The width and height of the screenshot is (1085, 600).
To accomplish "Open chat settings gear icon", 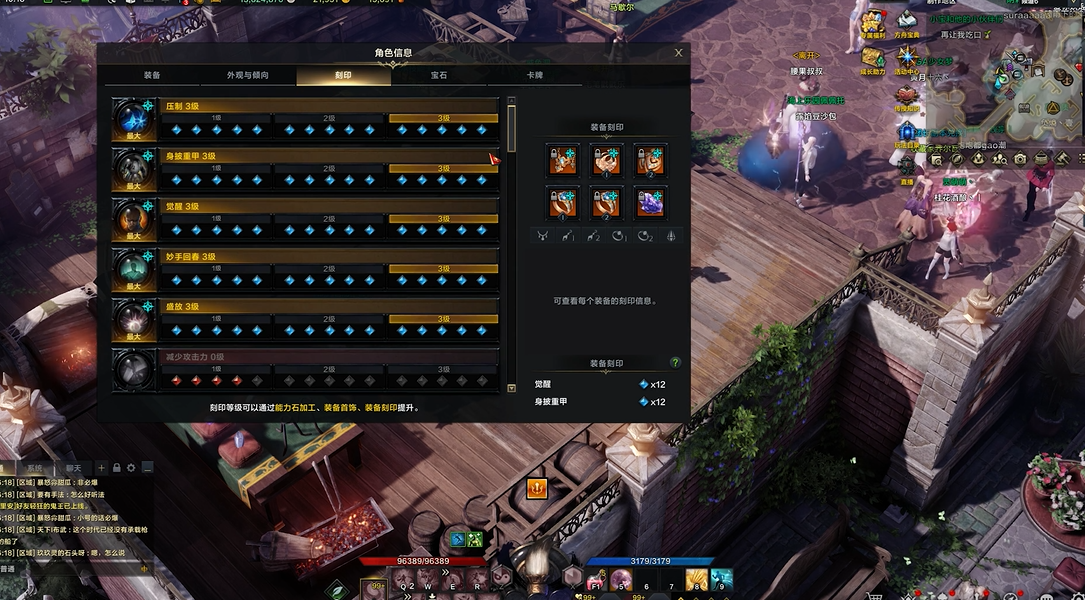I will (131, 468).
